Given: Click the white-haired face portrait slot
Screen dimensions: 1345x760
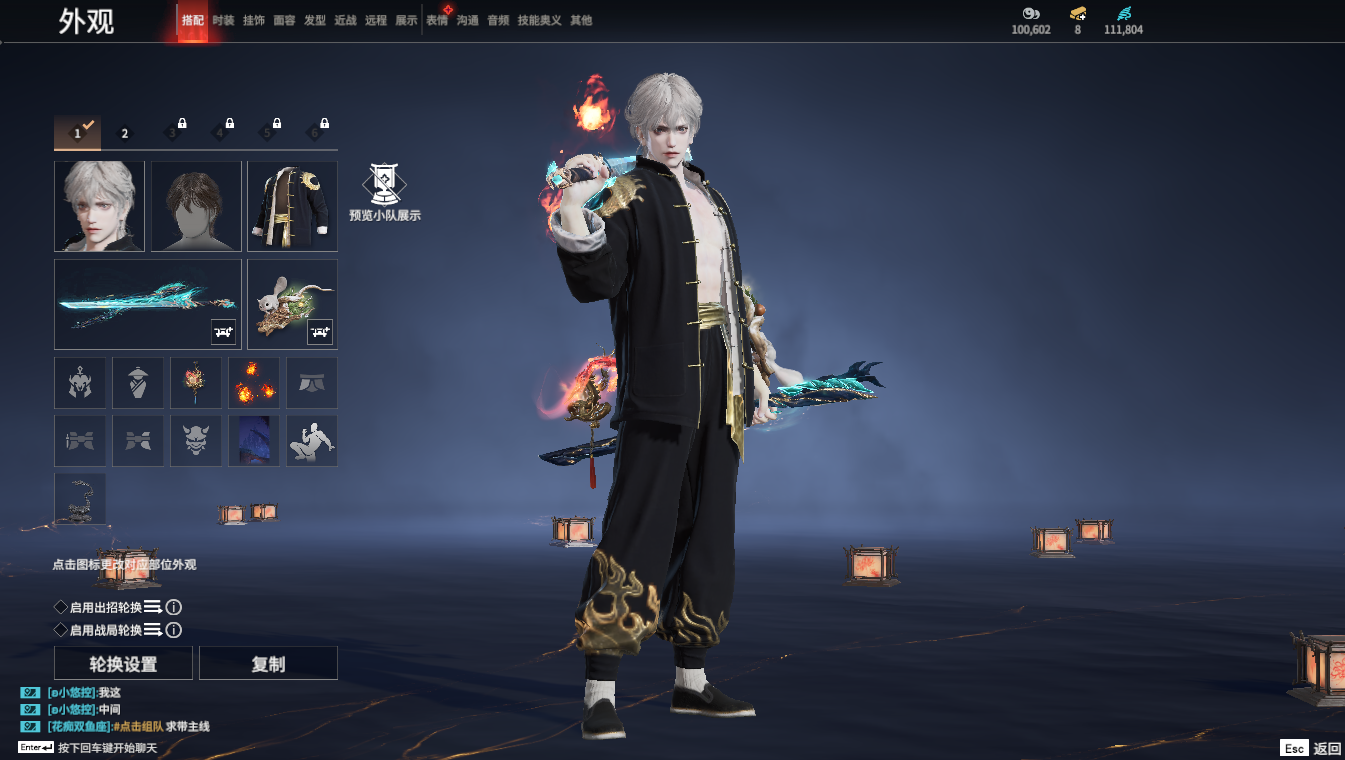Looking at the screenshot, I should (x=99, y=206).
